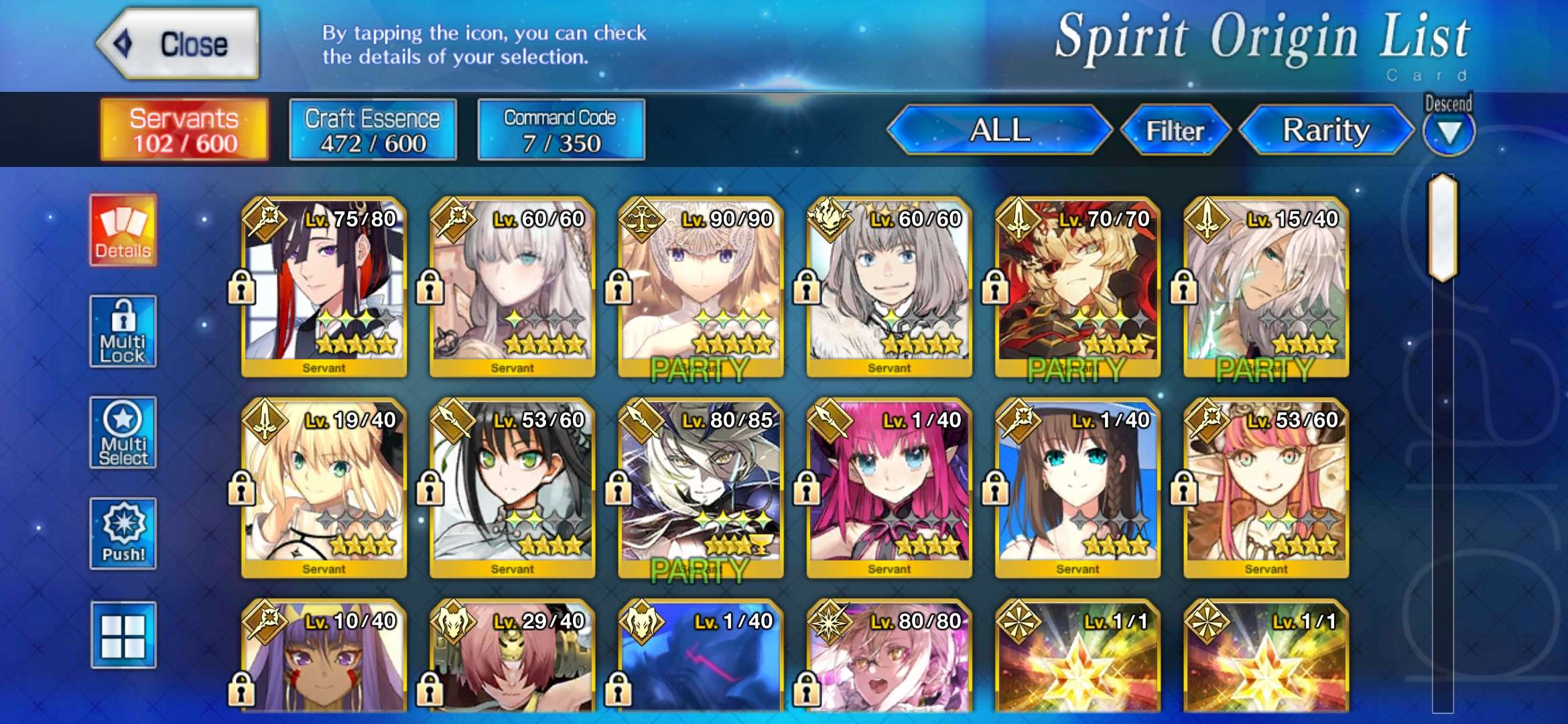Choose the Lv. 15/40 white-haired servant card
This screenshot has height=724, width=1568.
[x=1266, y=287]
